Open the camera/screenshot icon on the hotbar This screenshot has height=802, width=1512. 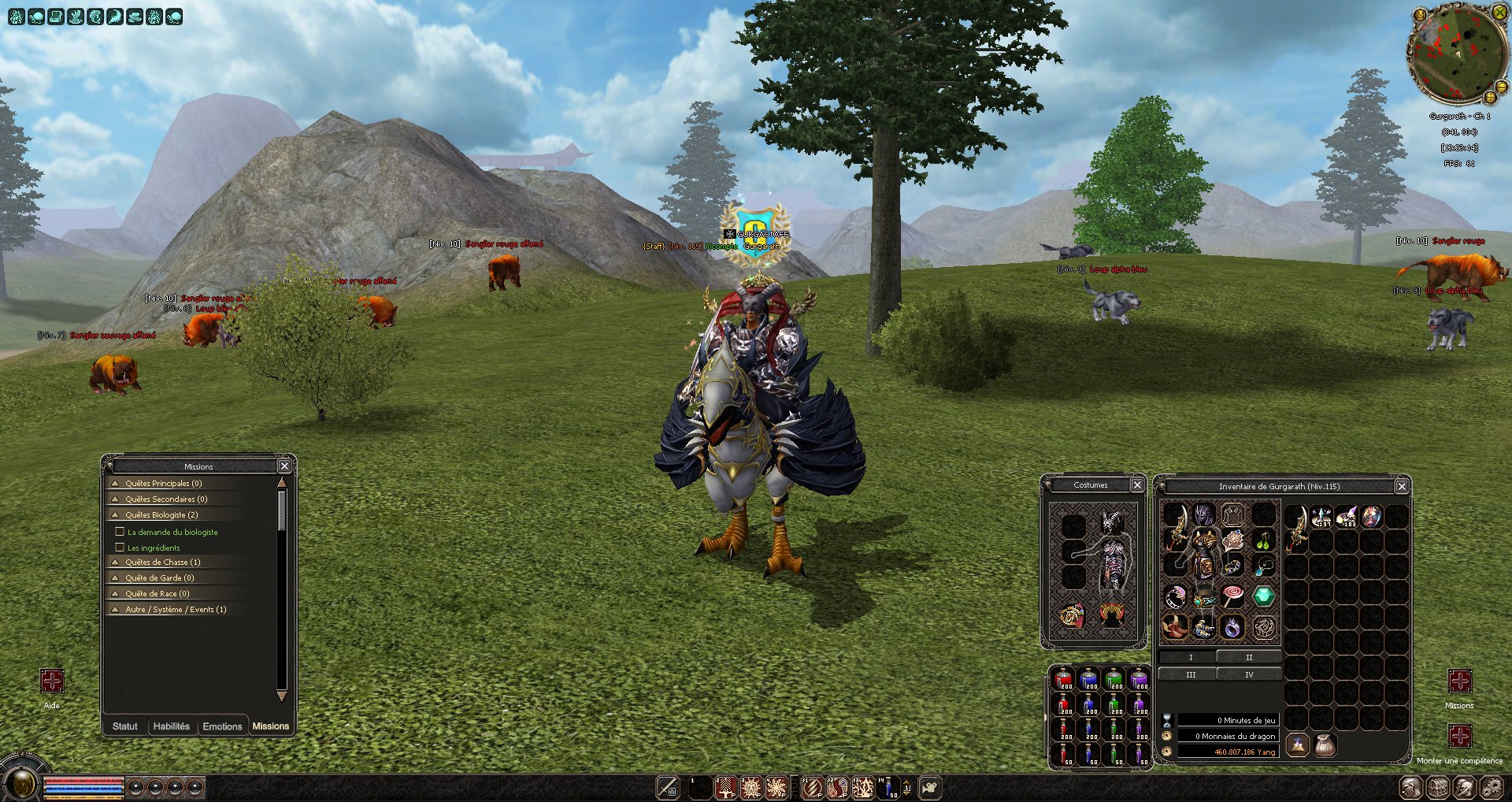pyautogui.click(x=932, y=788)
